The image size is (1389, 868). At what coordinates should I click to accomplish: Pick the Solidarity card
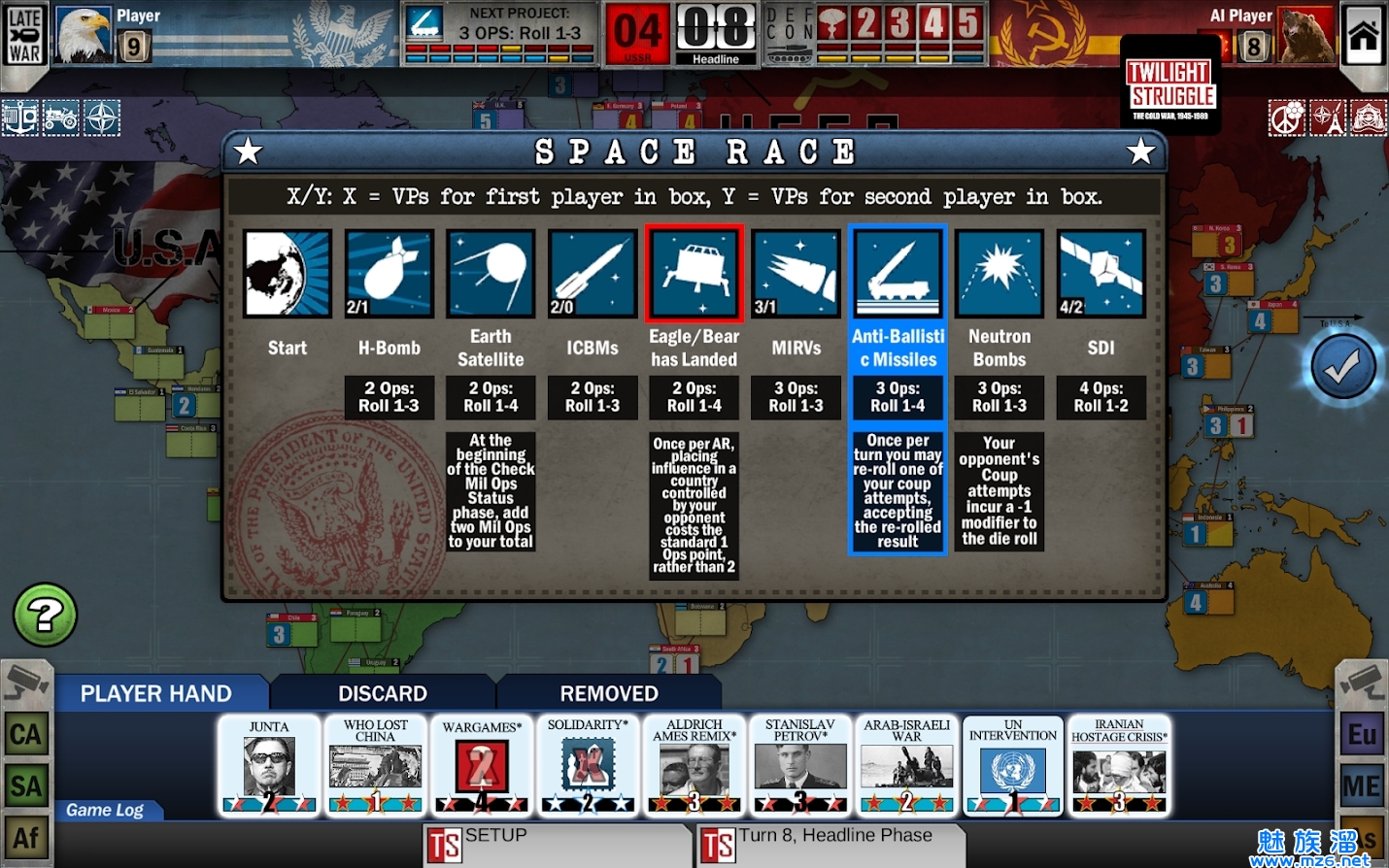pyautogui.click(x=588, y=766)
